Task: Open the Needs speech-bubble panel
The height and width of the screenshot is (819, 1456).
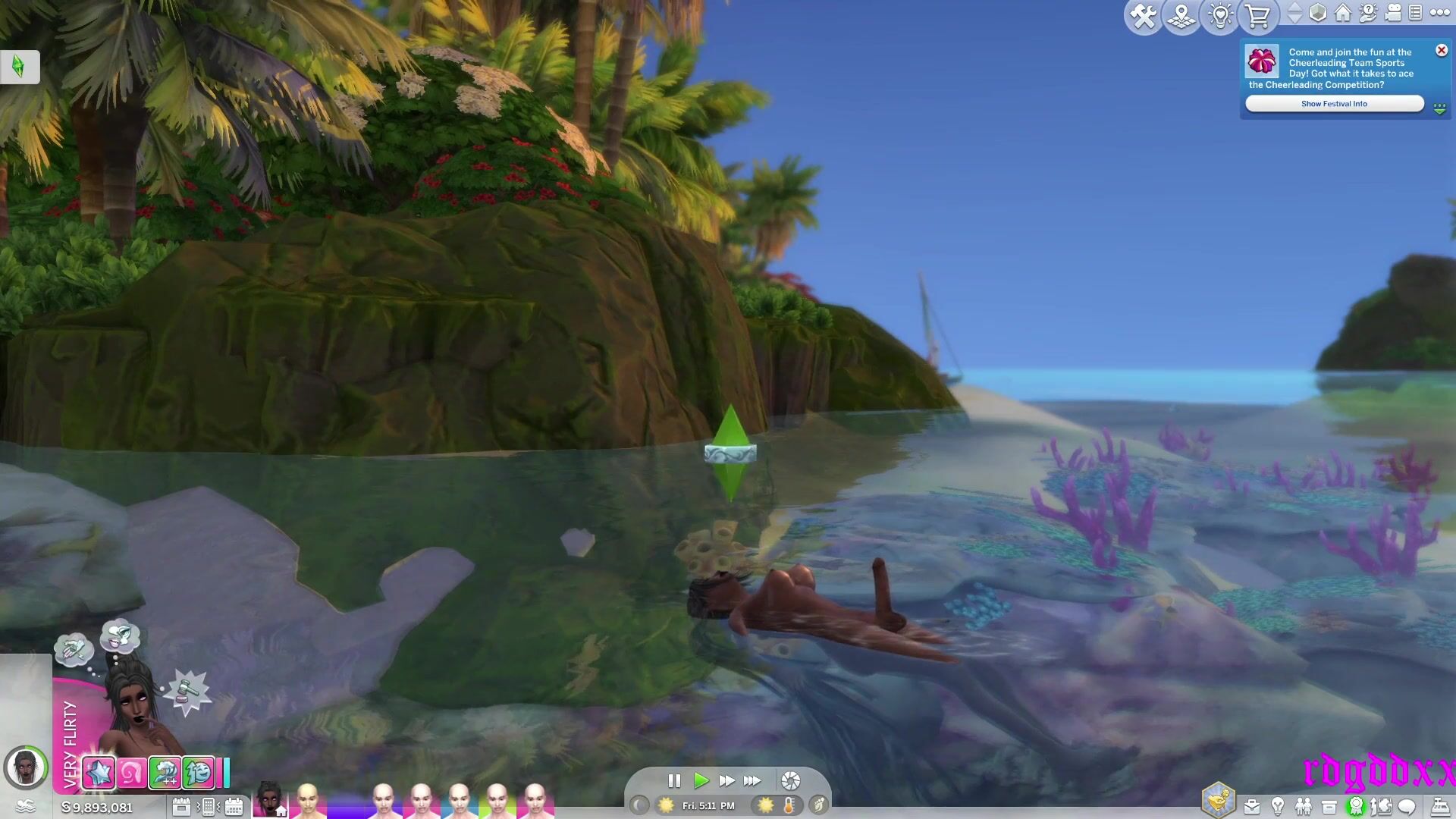Action: (x=1407, y=806)
